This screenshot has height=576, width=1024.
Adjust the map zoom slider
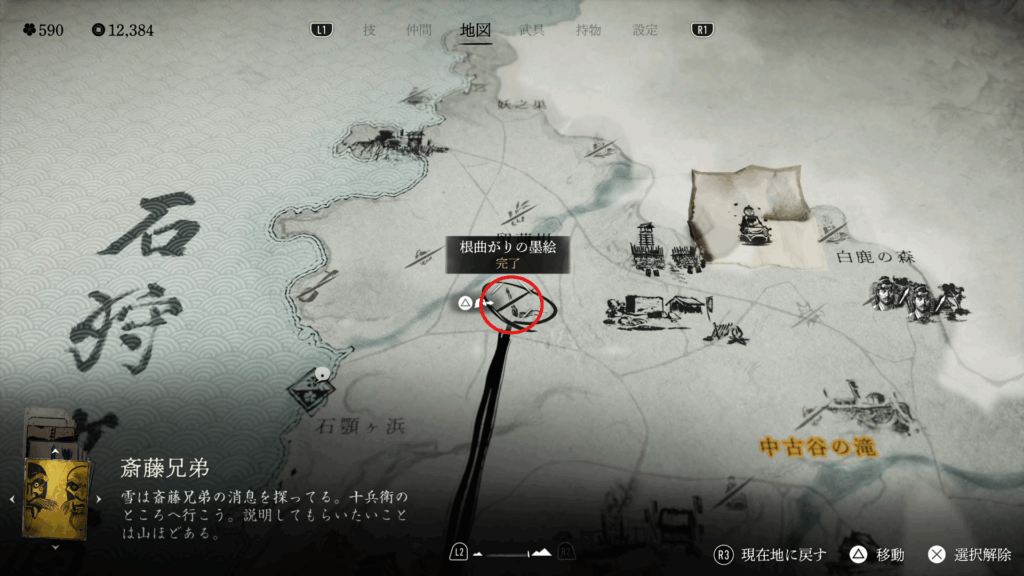[512, 552]
